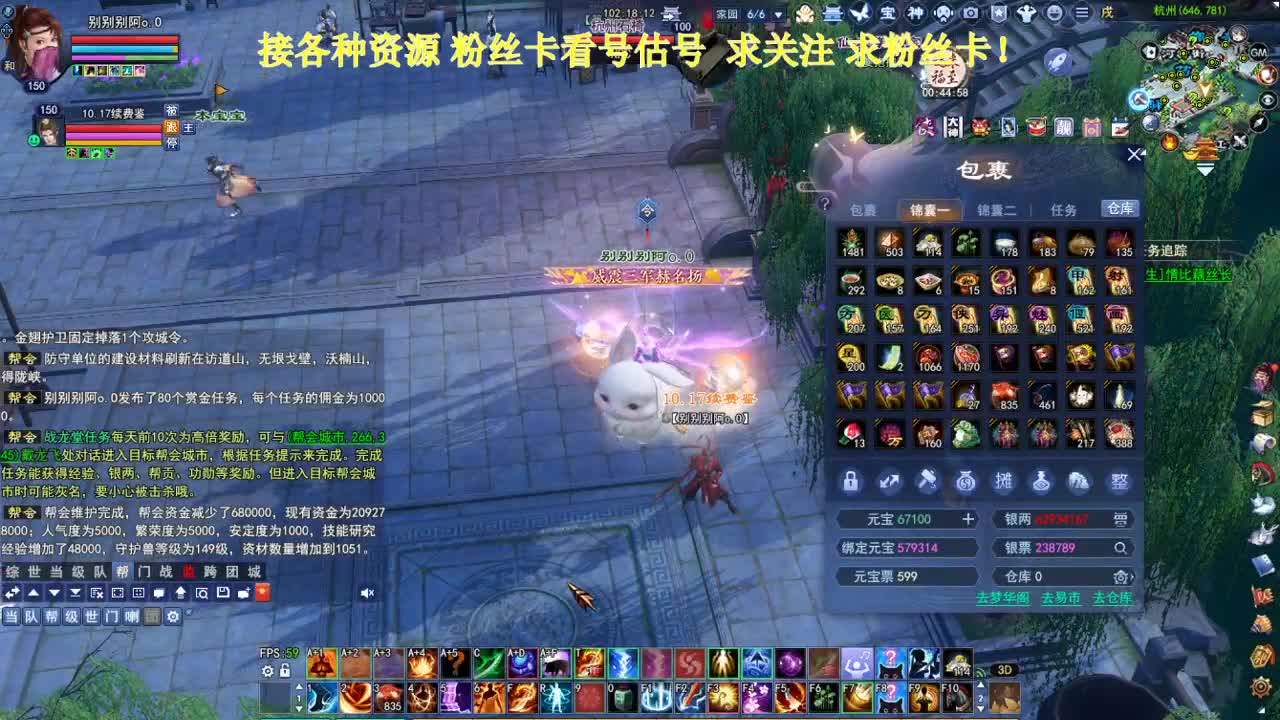Toggle the 喇叭 chat channel button

pos(133,615)
